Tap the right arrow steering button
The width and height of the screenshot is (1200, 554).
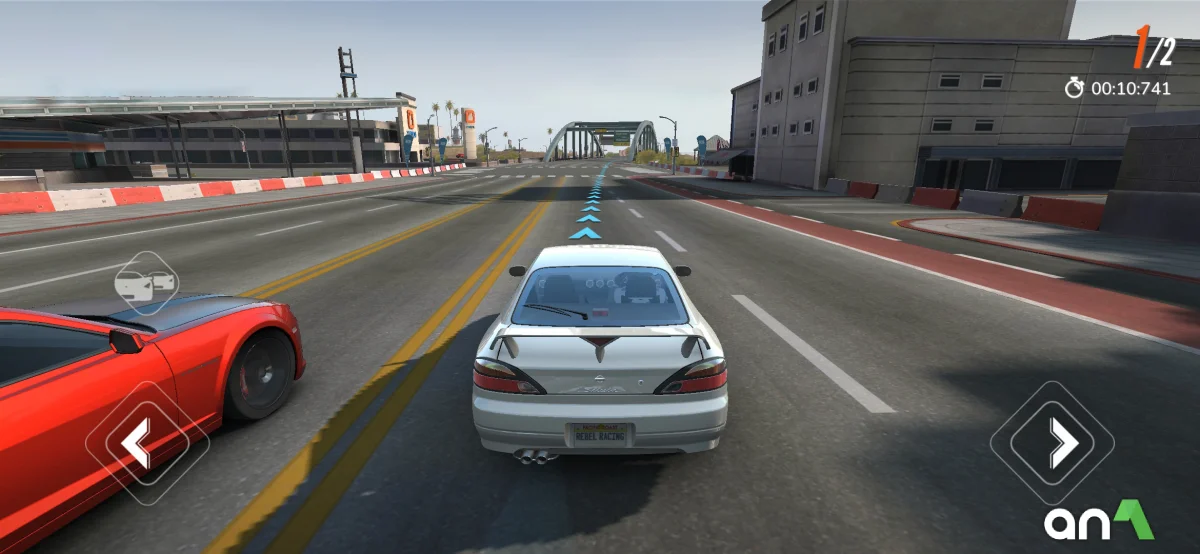click(x=1052, y=442)
